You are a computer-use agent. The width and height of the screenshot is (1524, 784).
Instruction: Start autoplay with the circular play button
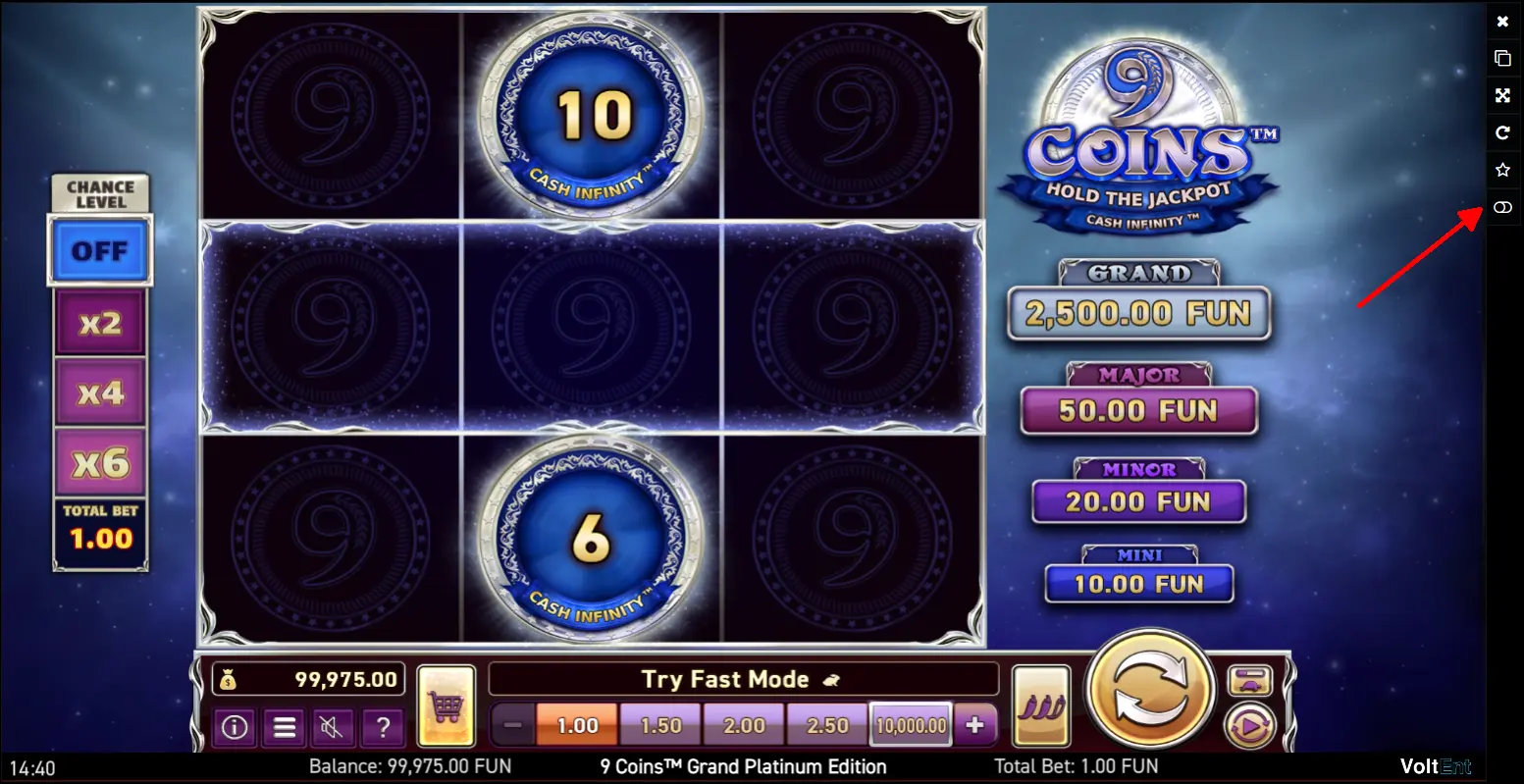click(x=1249, y=727)
